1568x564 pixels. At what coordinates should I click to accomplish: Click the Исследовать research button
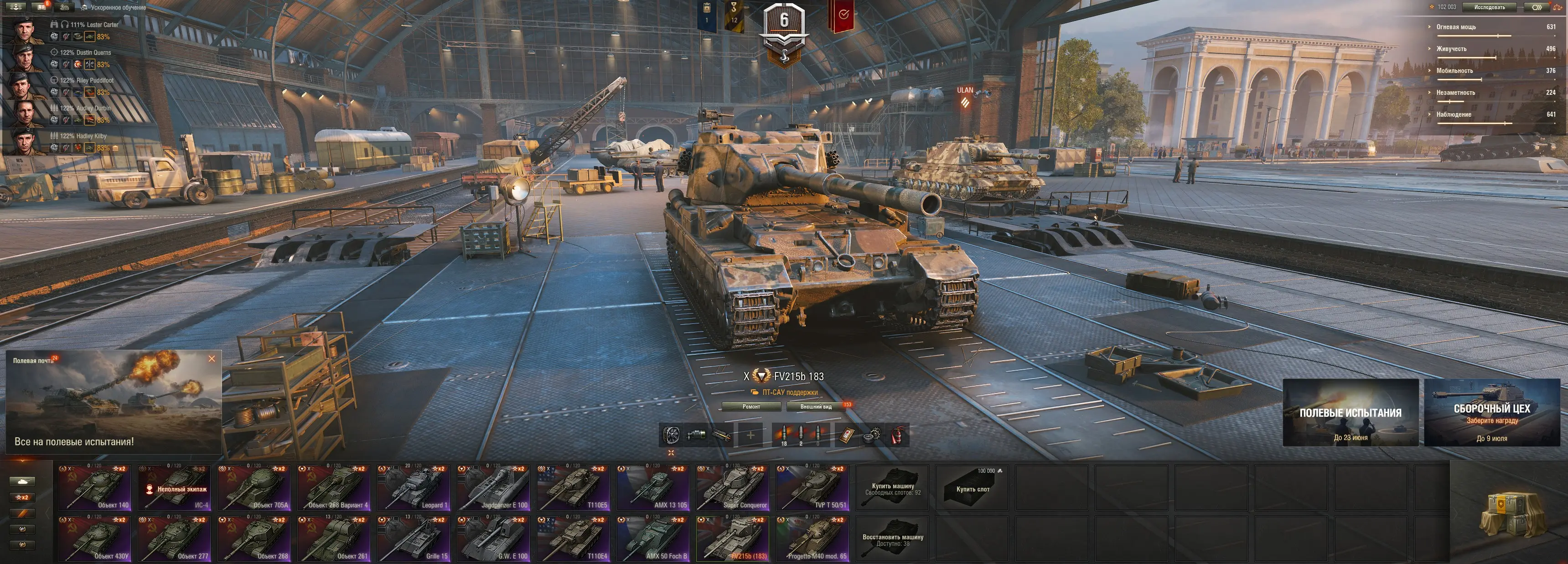tap(1490, 7)
